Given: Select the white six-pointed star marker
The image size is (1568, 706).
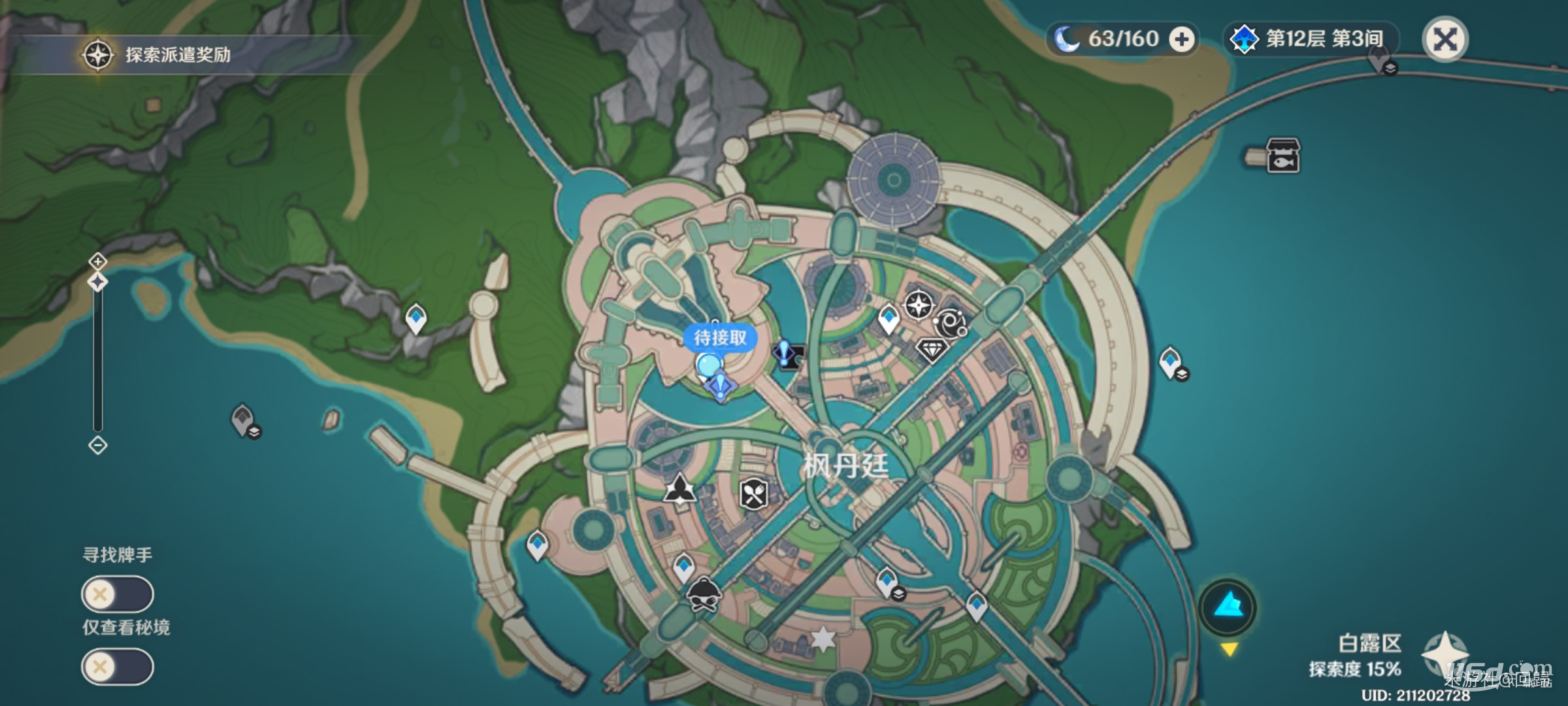Looking at the screenshot, I should 823,639.
